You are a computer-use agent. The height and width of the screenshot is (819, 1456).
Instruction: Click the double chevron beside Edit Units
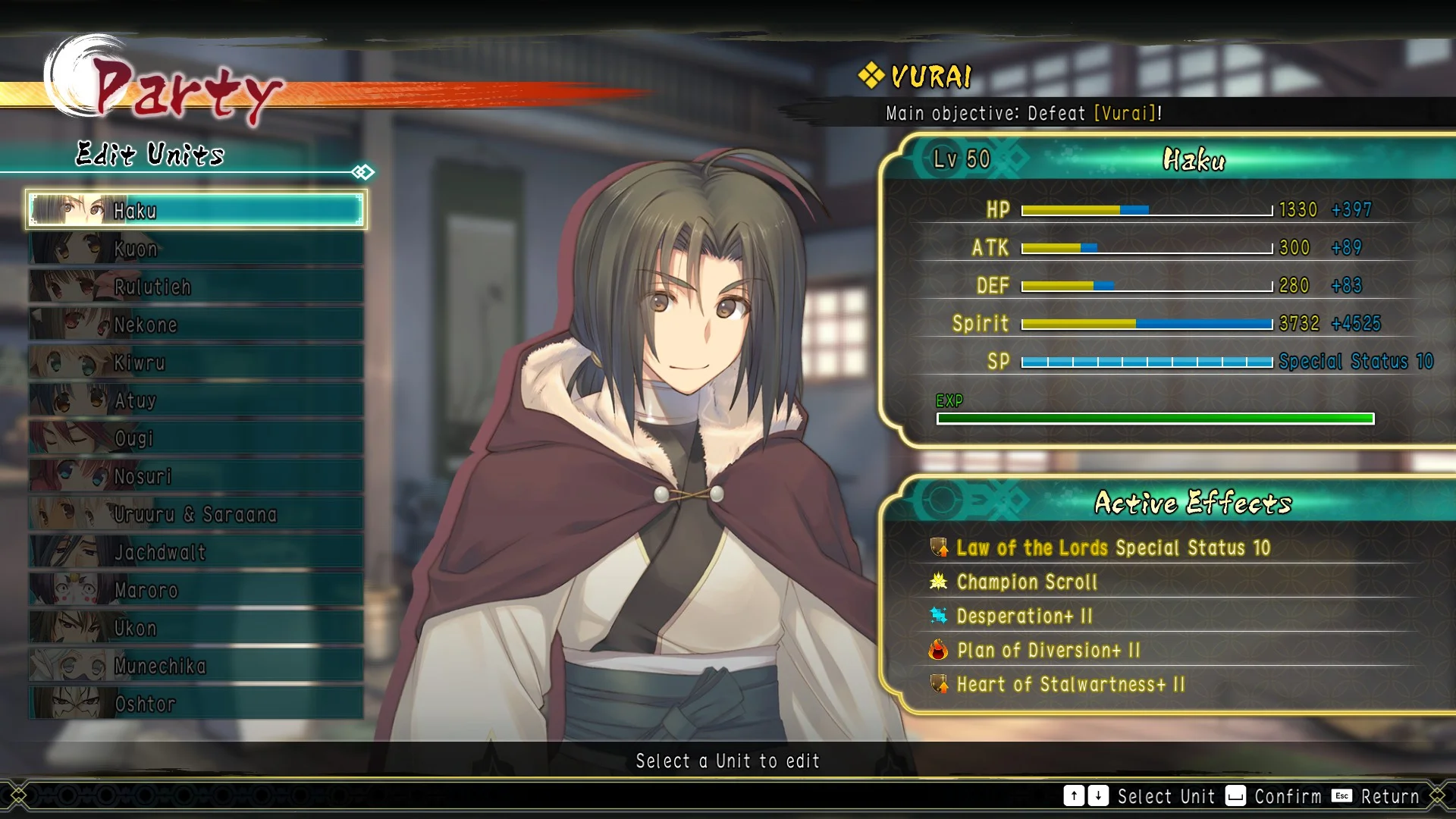[362, 172]
